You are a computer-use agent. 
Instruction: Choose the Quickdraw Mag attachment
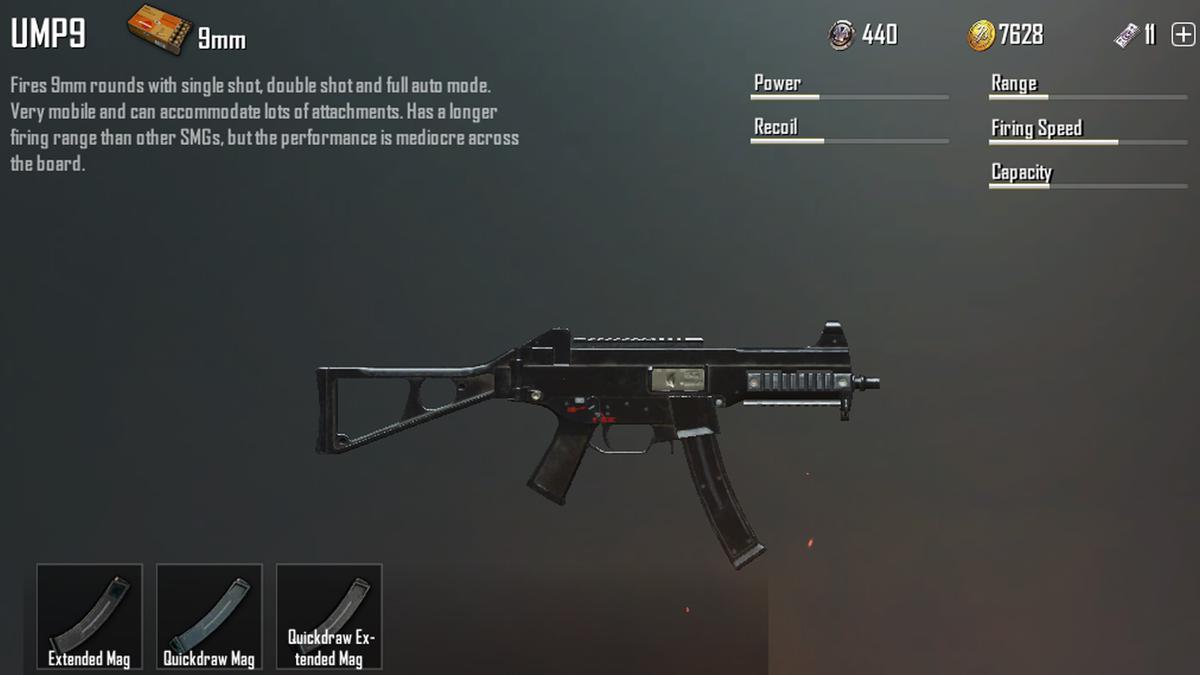[209, 616]
